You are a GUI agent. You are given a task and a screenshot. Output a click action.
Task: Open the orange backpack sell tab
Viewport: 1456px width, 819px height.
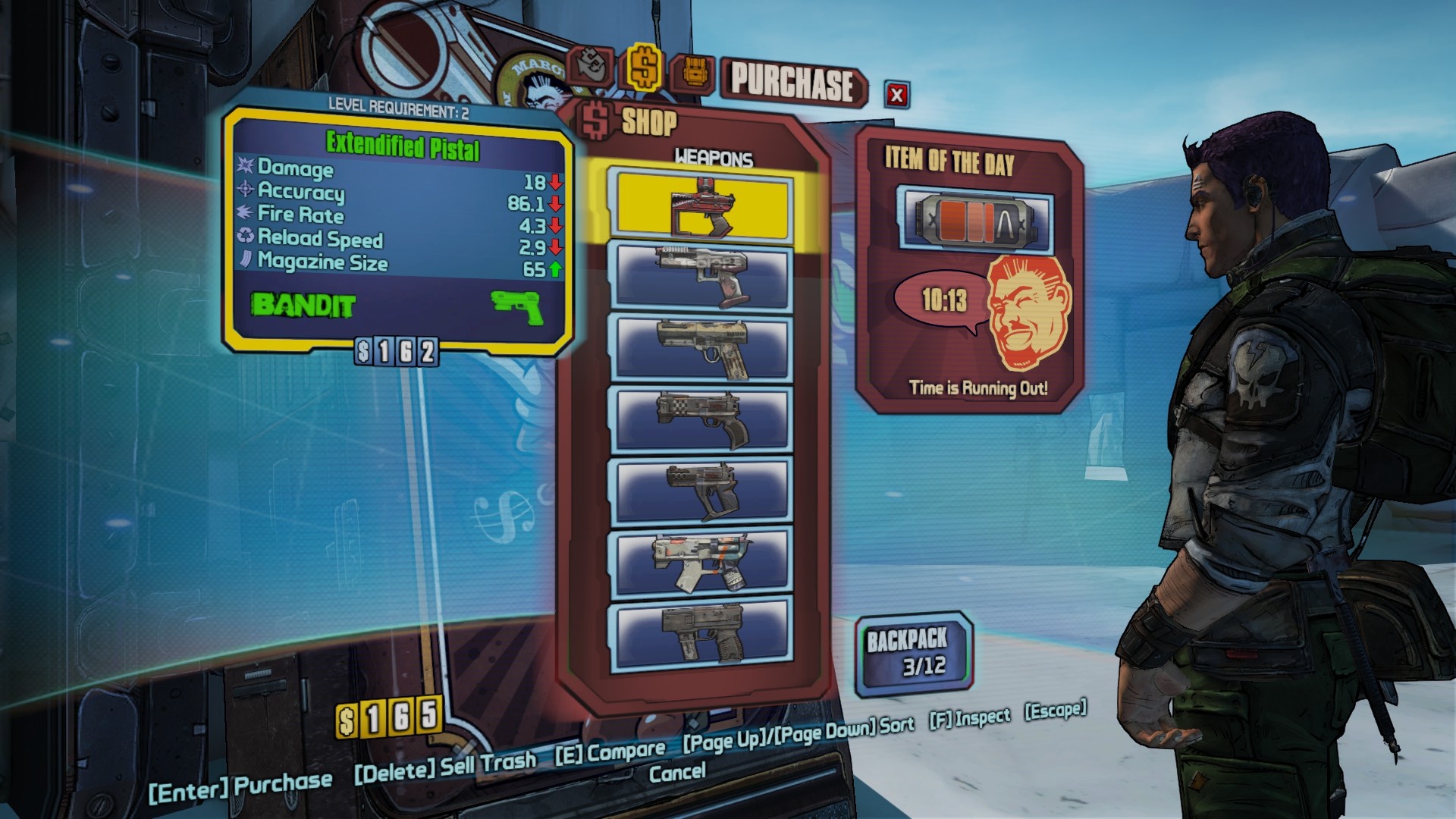[692, 74]
